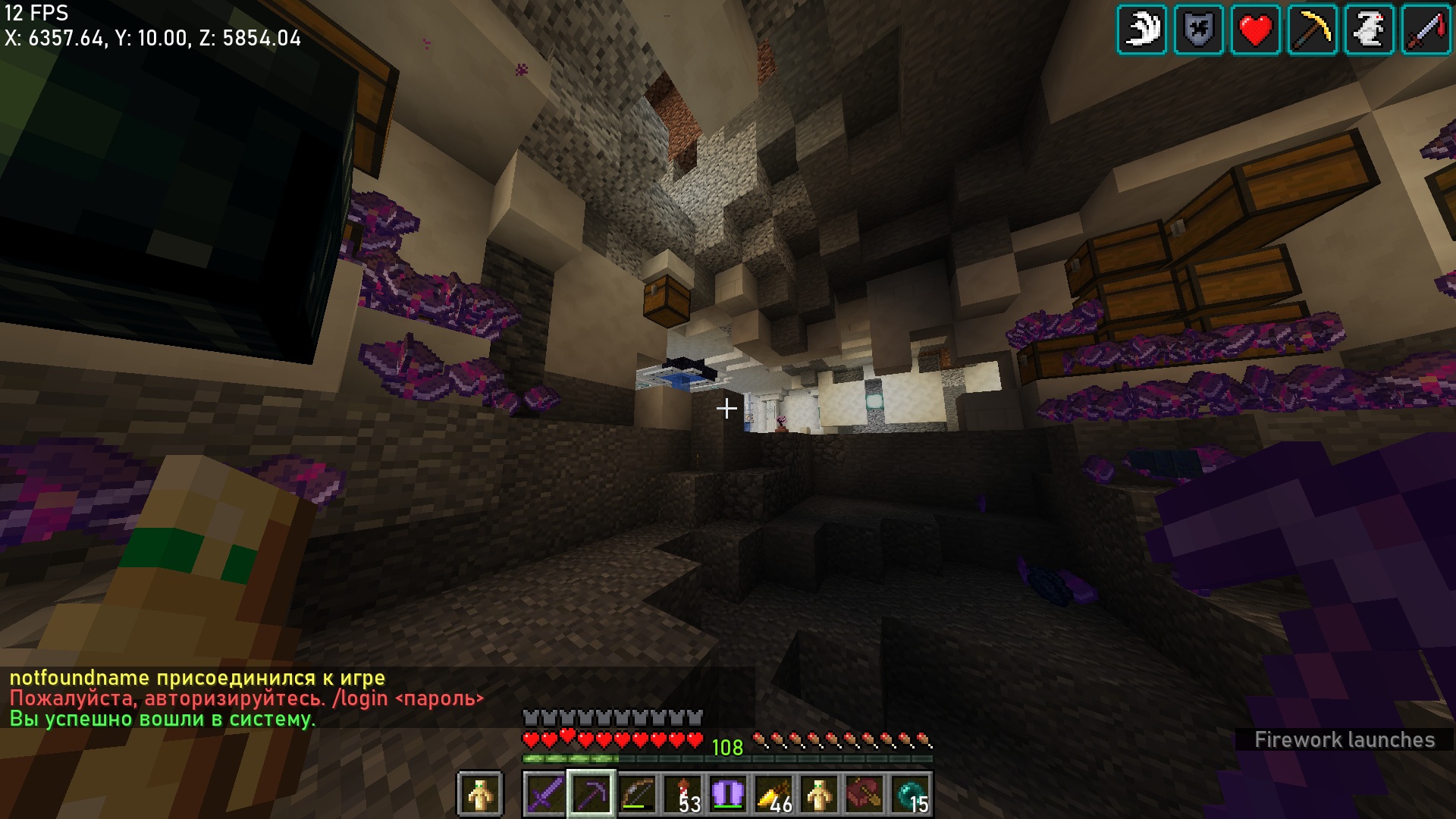Click the Speed wing status effect icon
The height and width of the screenshot is (819, 1456).
pos(1142,30)
